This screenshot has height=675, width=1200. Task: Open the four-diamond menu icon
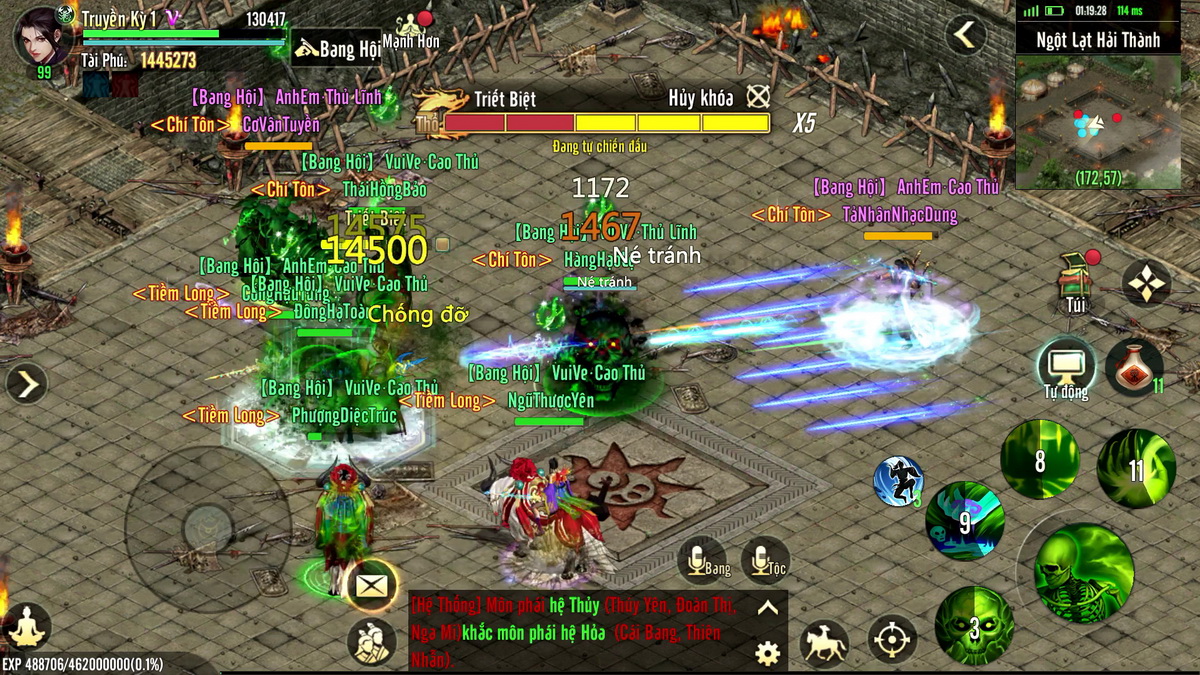click(1145, 284)
